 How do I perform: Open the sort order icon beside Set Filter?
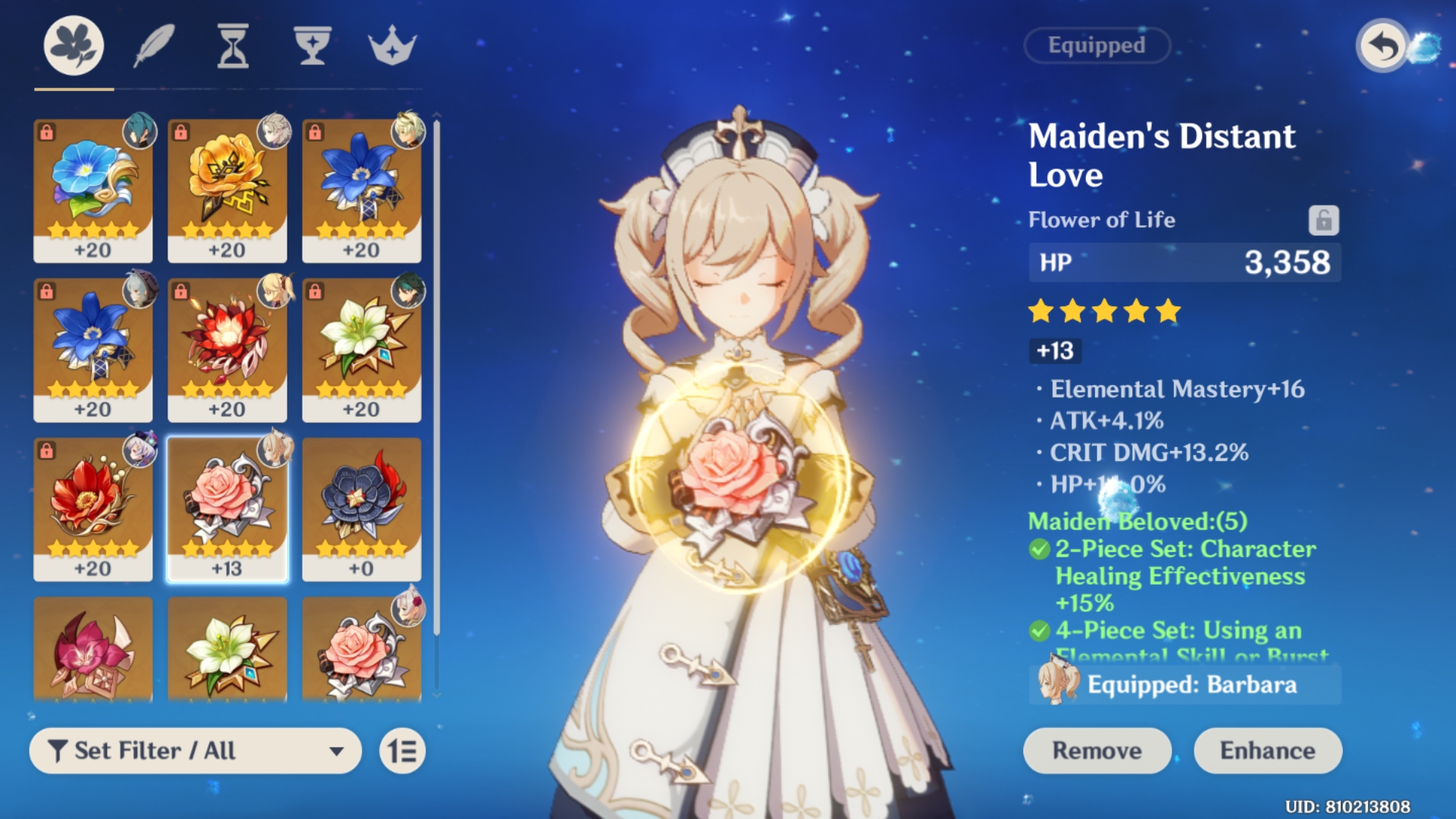(x=403, y=751)
